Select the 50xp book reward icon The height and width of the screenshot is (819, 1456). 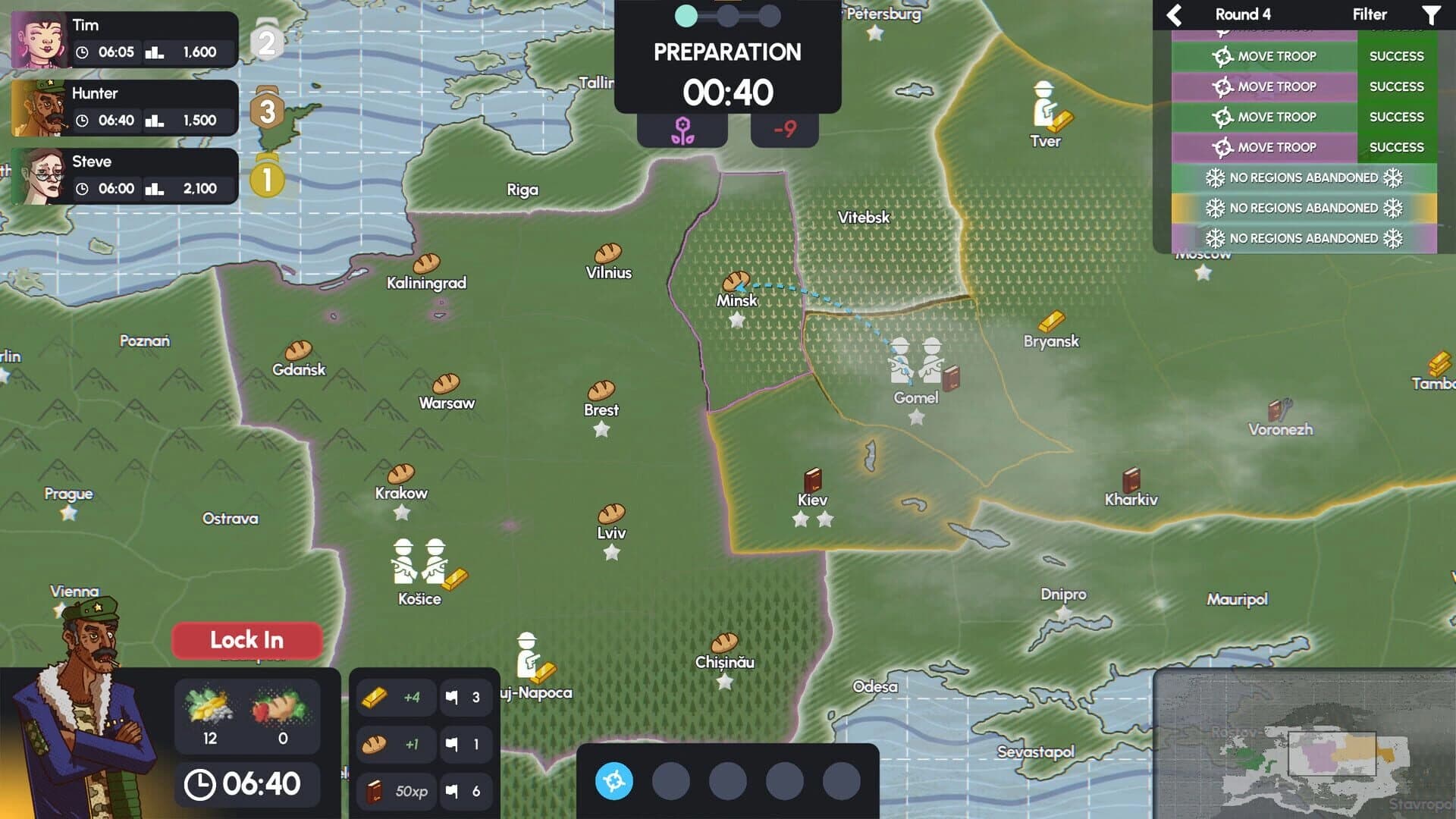pyautogui.click(x=396, y=791)
